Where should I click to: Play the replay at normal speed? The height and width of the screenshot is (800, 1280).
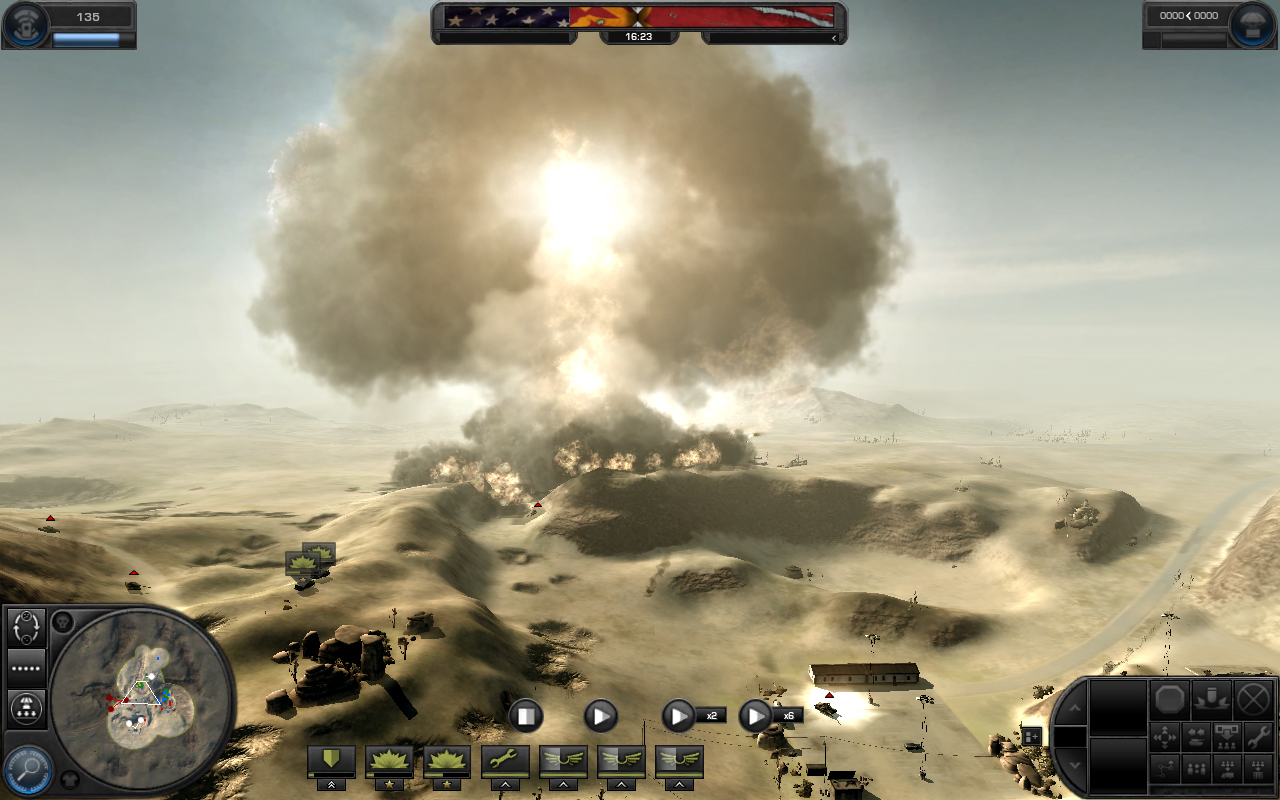click(600, 715)
